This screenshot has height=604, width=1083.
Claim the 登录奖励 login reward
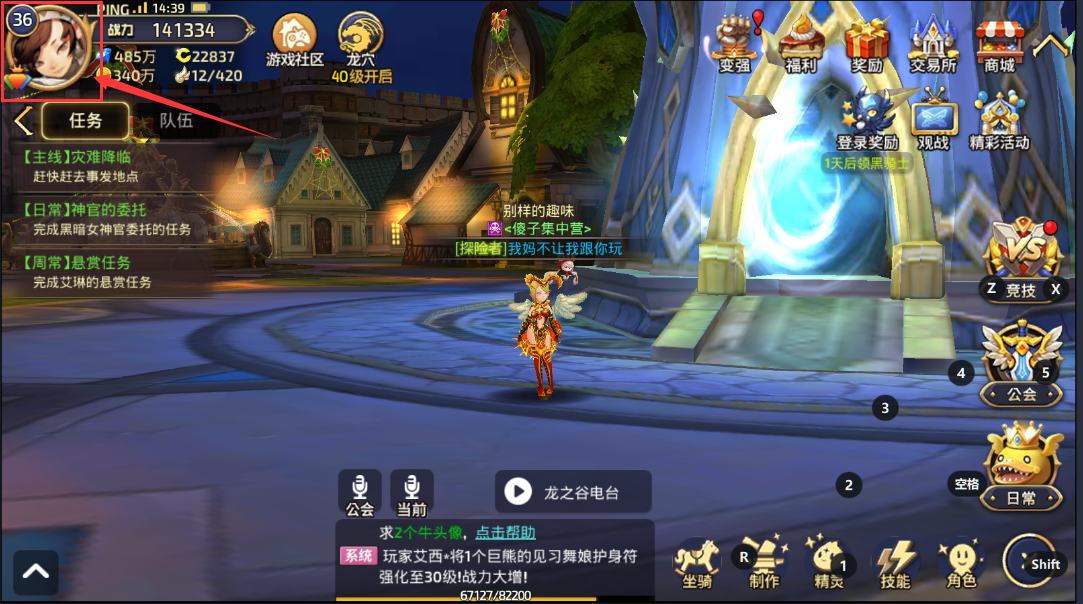click(867, 118)
